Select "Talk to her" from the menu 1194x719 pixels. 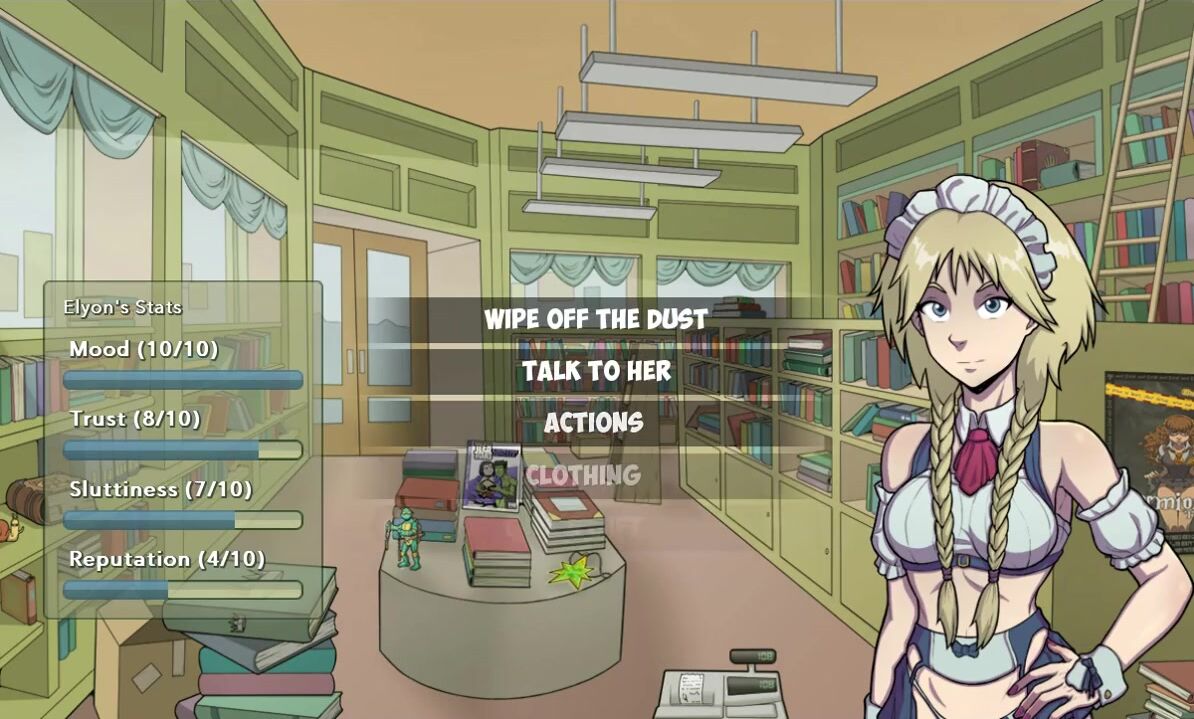tap(596, 372)
